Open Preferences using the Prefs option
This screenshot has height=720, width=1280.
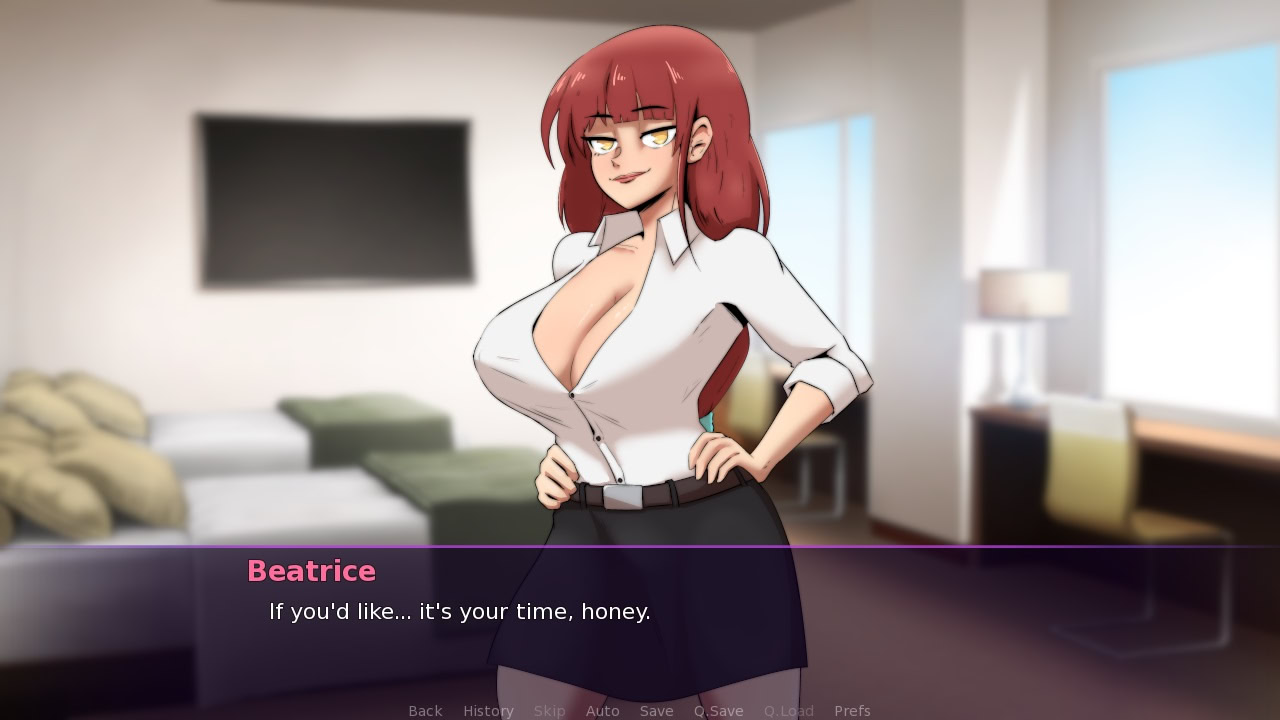852,710
